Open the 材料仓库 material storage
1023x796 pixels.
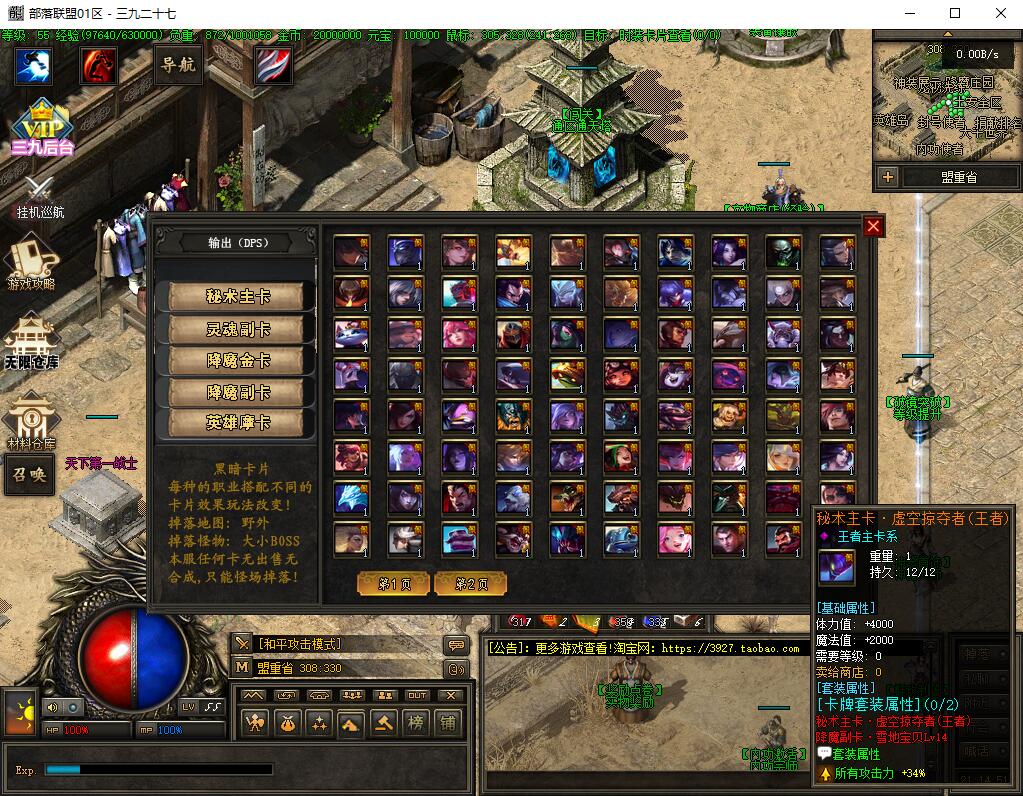tap(31, 420)
